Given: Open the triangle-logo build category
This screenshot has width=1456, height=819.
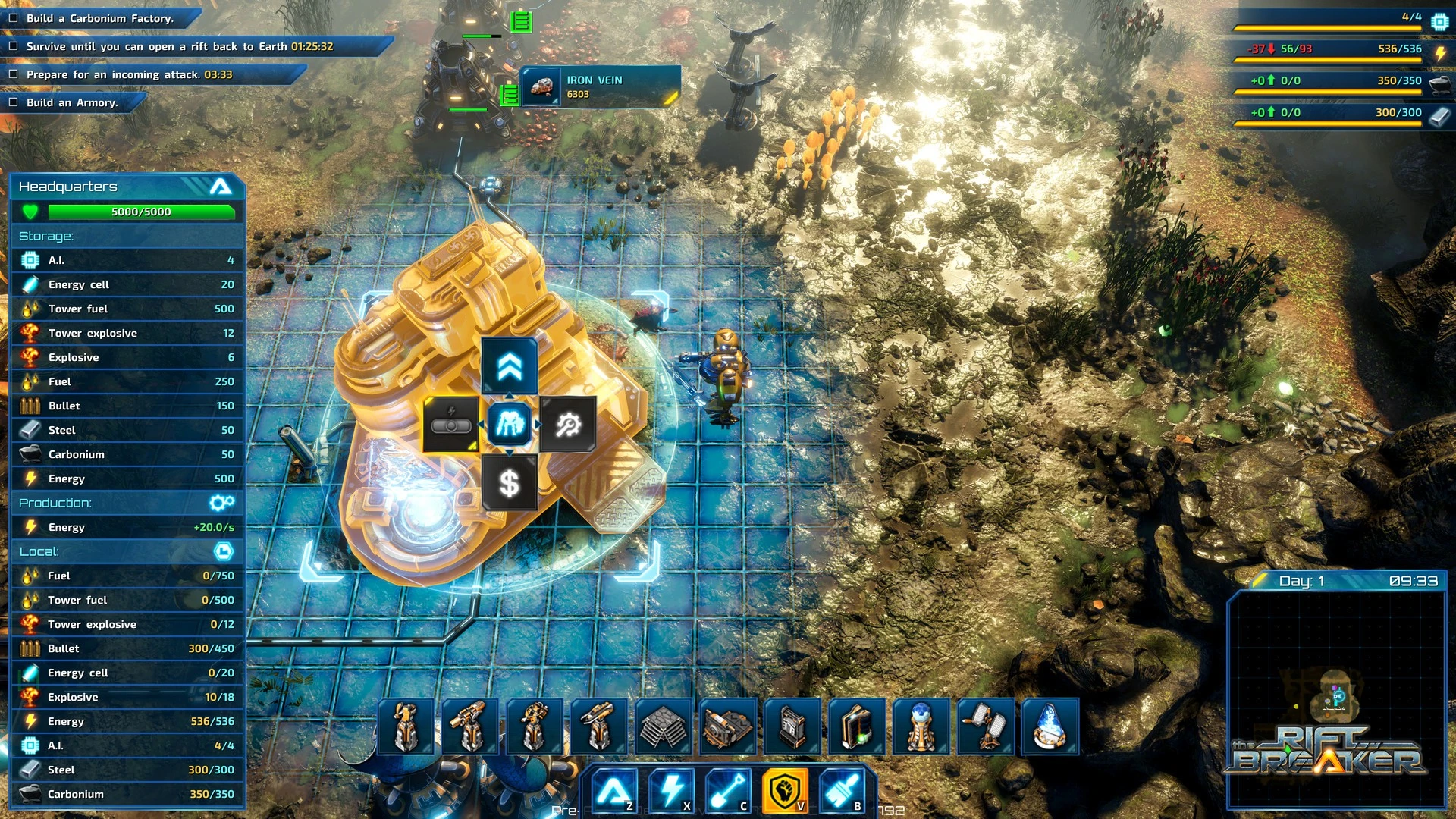Looking at the screenshot, I should pos(613,791).
